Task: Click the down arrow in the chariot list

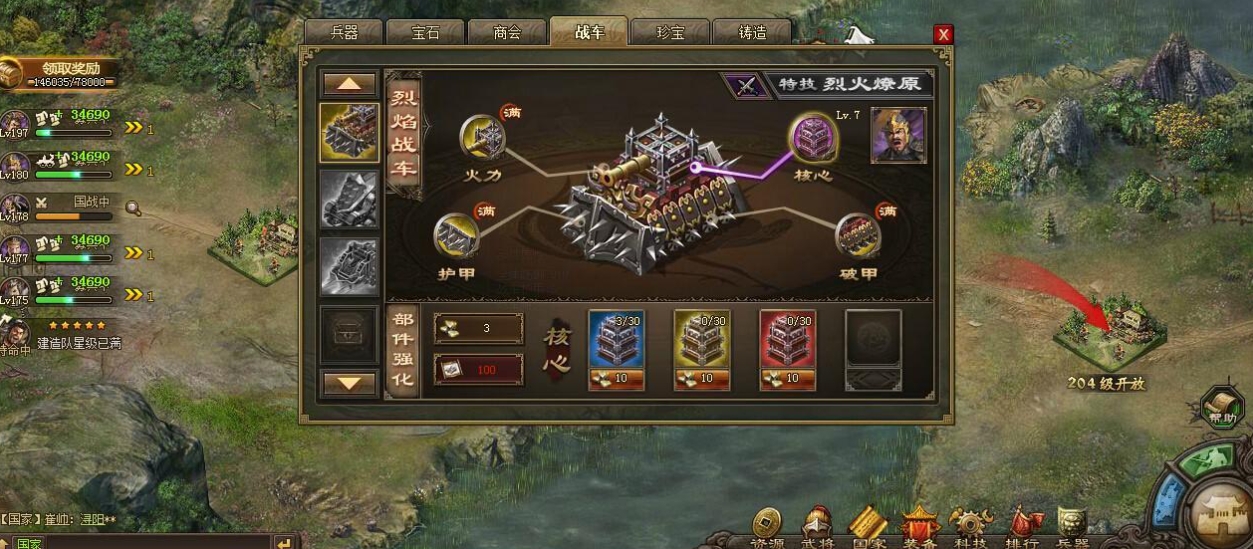Action: 349,382
